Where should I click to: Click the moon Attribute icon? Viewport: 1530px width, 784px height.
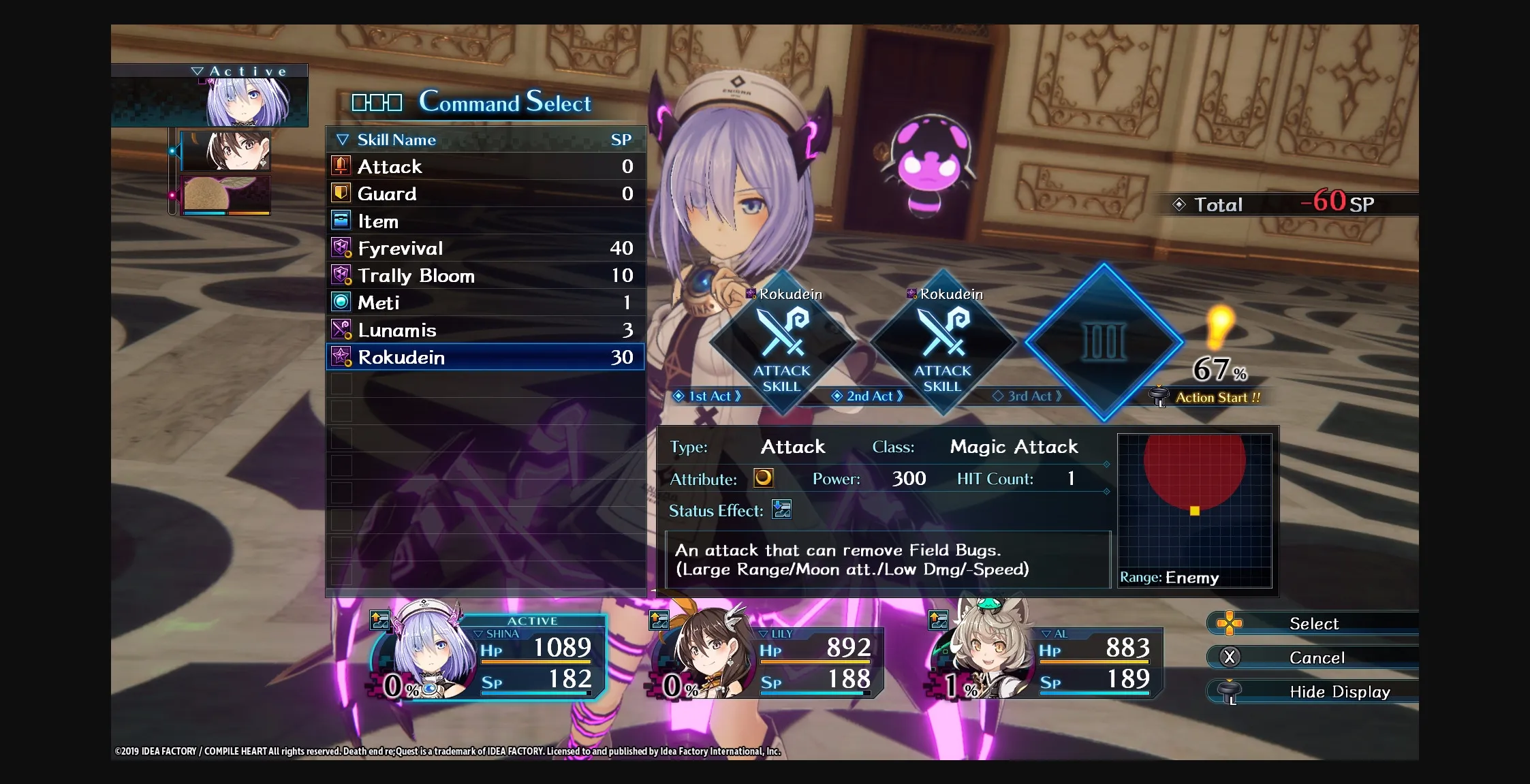click(x=764, y=477)
